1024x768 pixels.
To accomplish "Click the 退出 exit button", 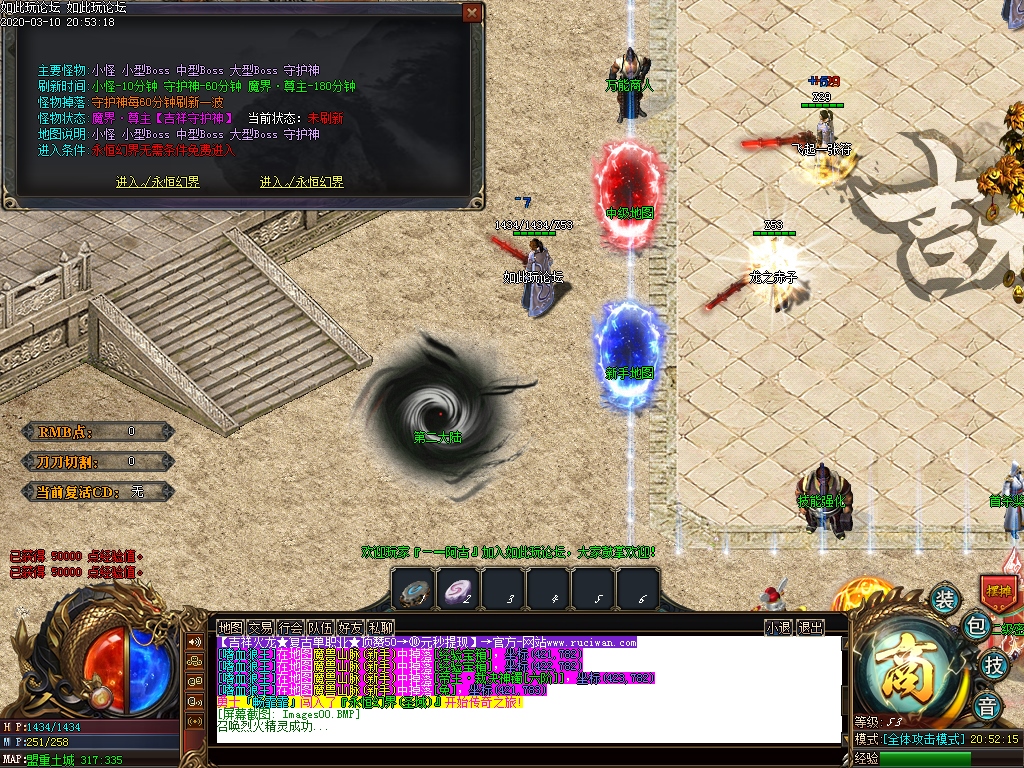I will [x=810, y=627].
